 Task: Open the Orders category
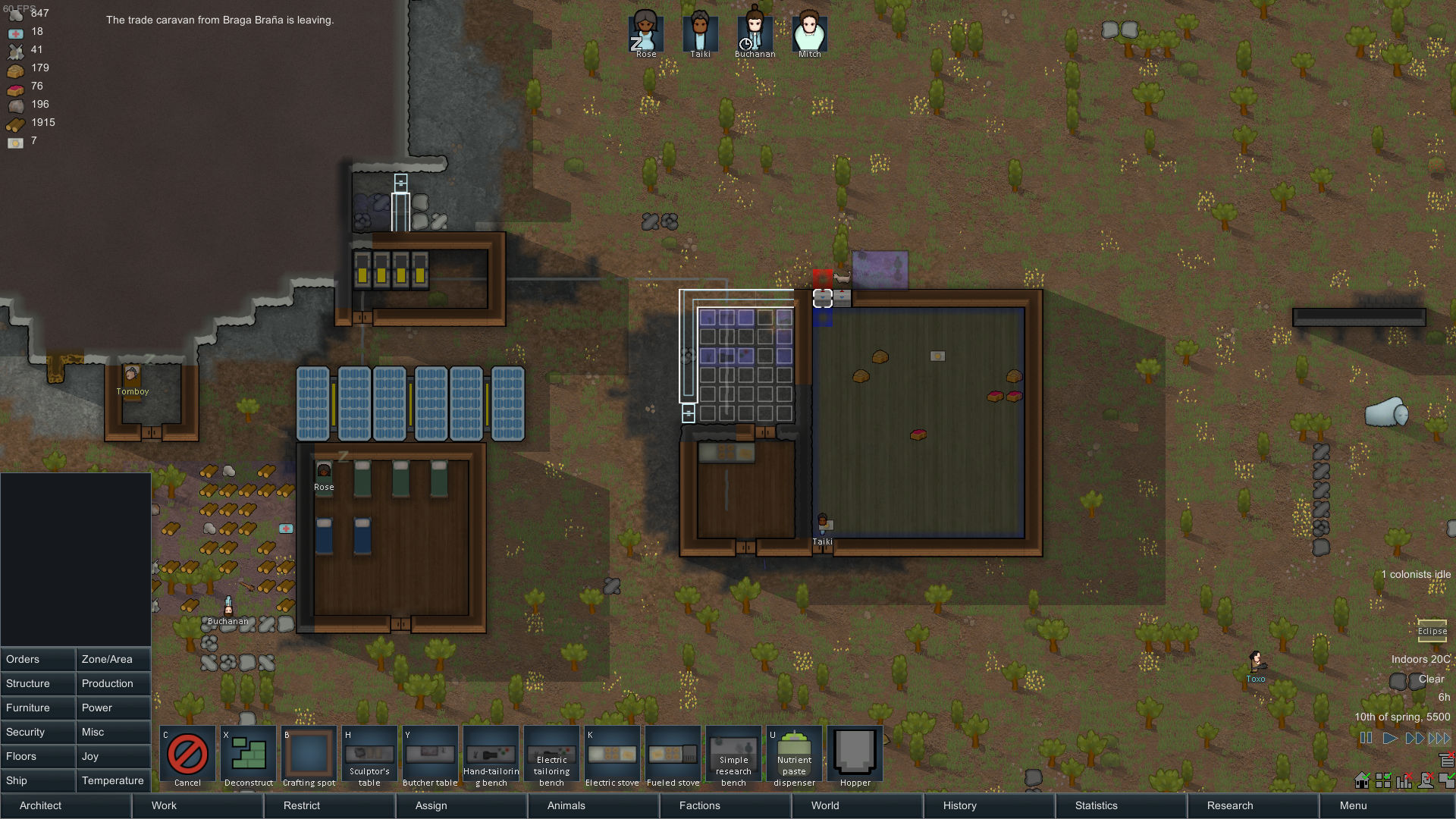[x=38, y=659]
